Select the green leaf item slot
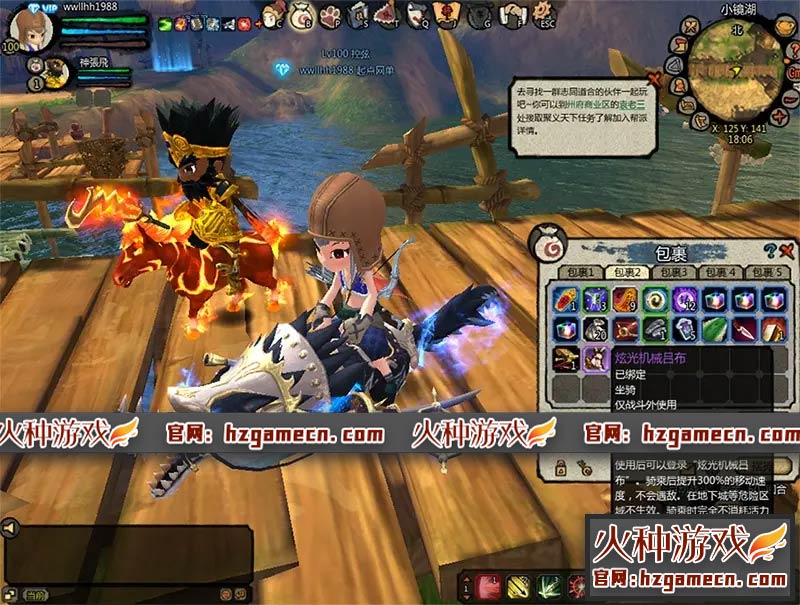 tap(712, 328)
